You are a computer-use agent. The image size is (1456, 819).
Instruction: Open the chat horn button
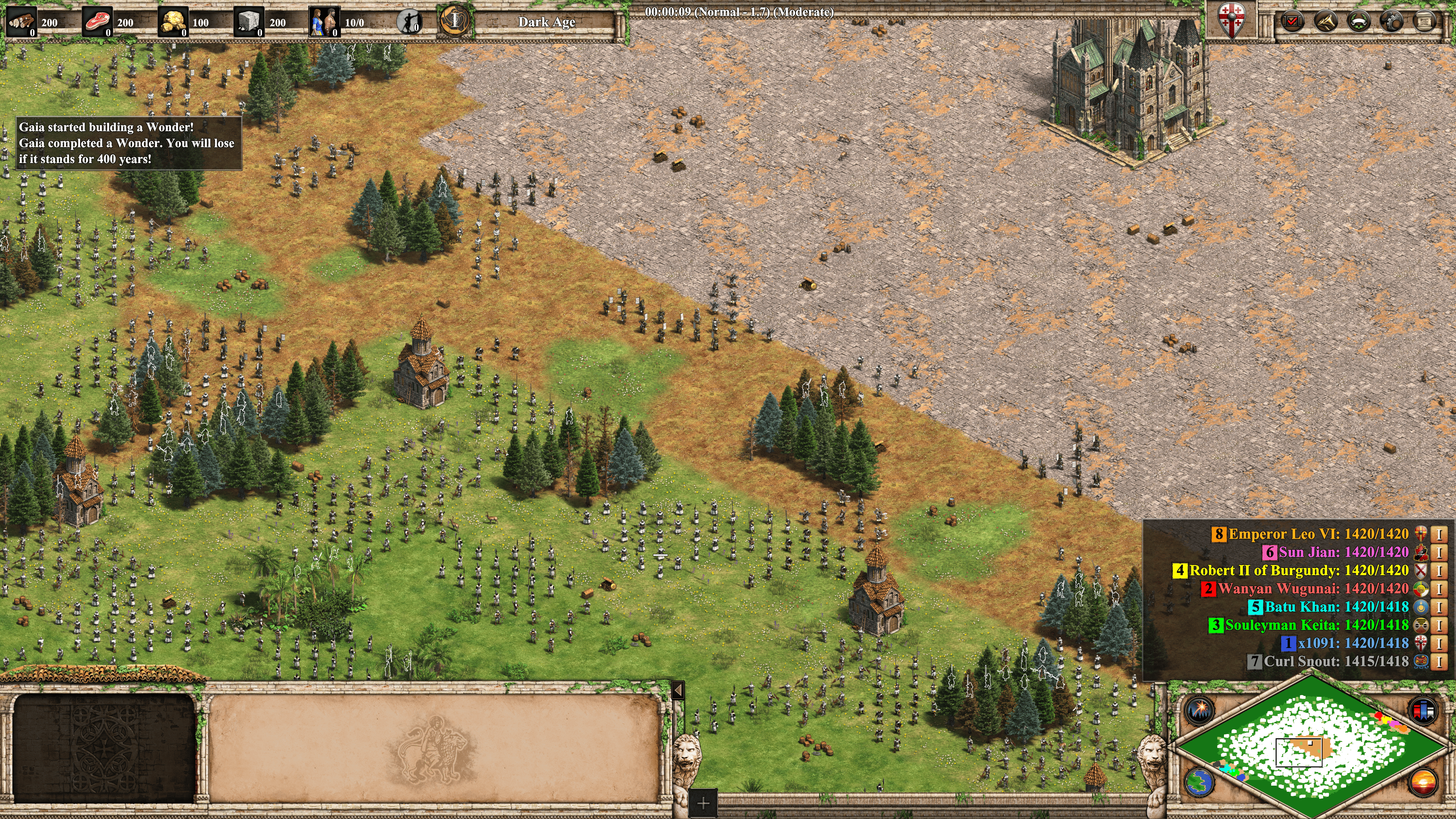(x=1326, y=22)
